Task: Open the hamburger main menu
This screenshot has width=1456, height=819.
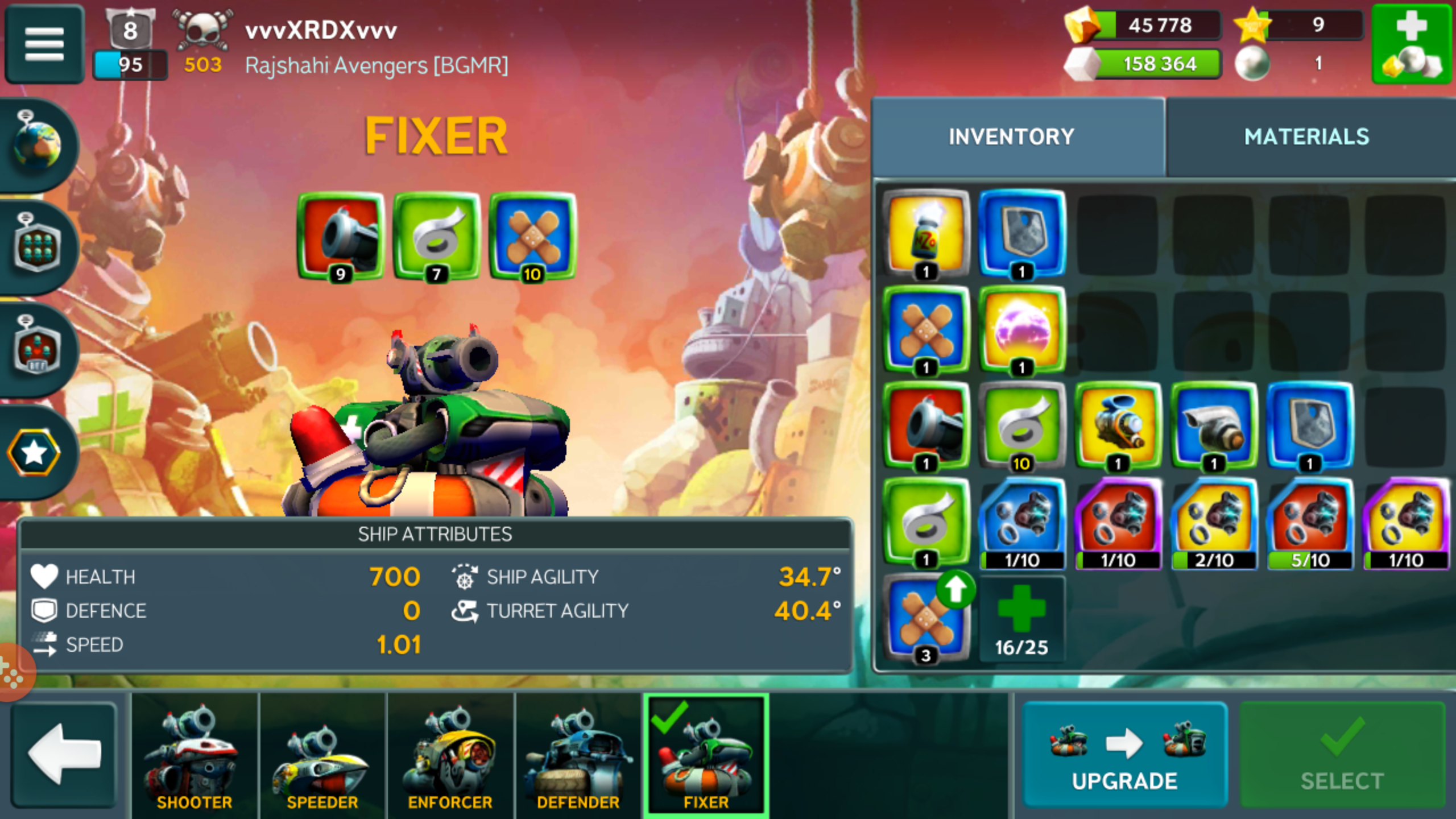Action: [44, 44]
